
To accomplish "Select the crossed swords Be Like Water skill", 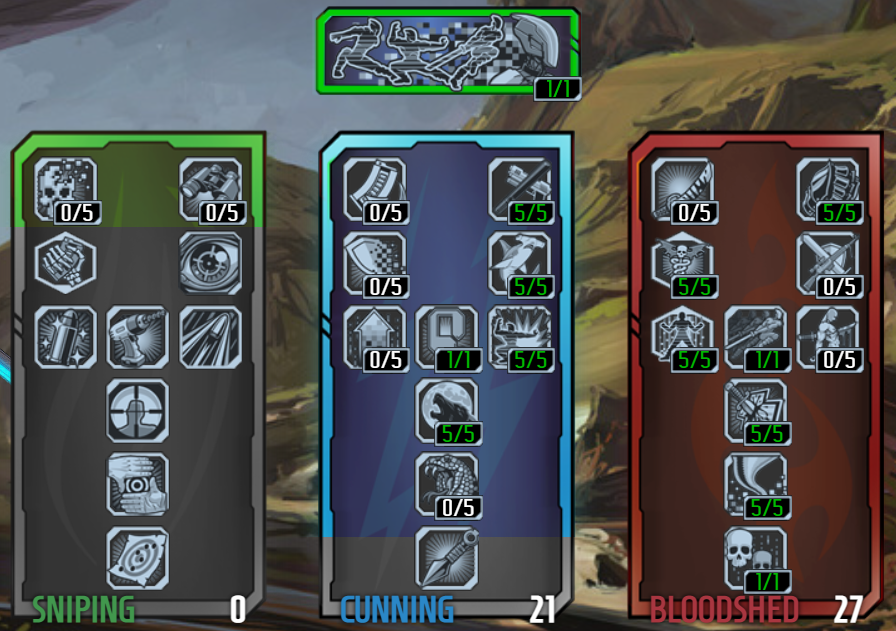I will tap(828, 262).
